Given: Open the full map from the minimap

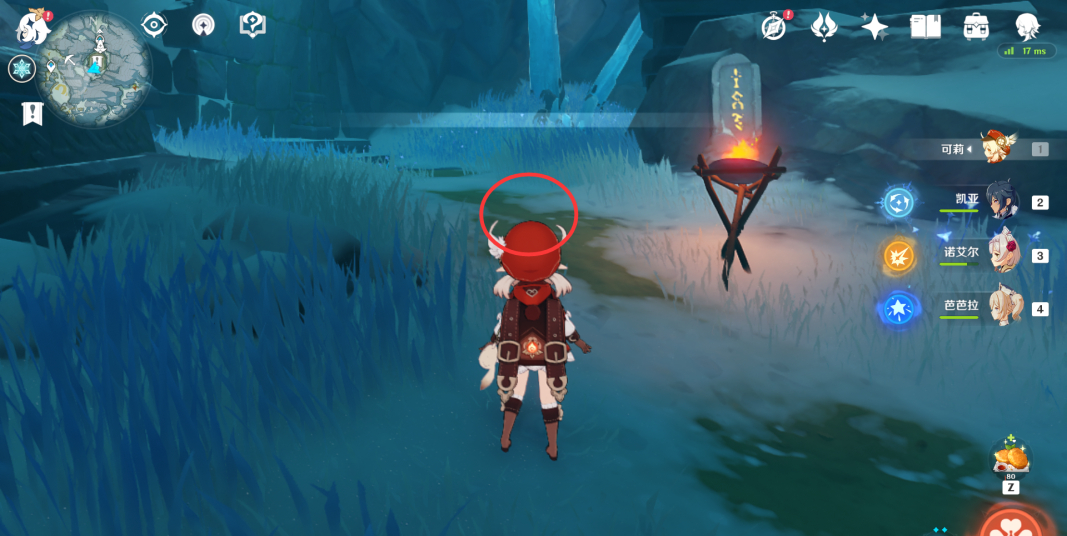Looking at the screenshot, I should pos(98,66).
